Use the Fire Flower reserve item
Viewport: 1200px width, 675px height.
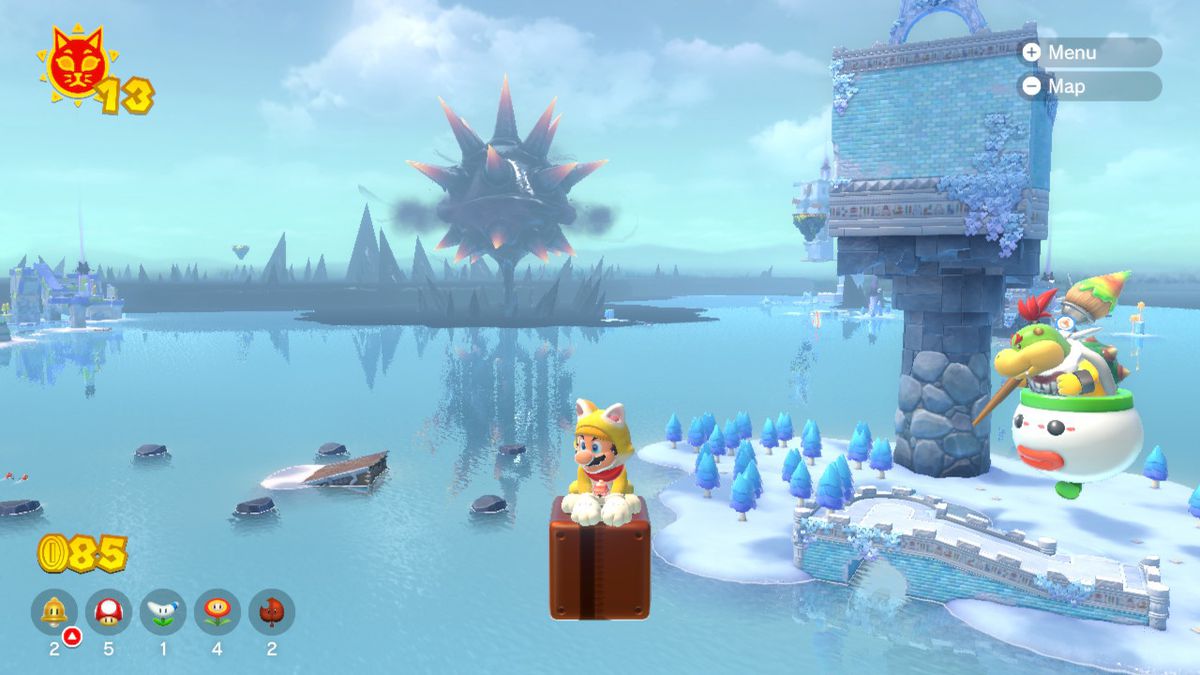click(217, 611)
